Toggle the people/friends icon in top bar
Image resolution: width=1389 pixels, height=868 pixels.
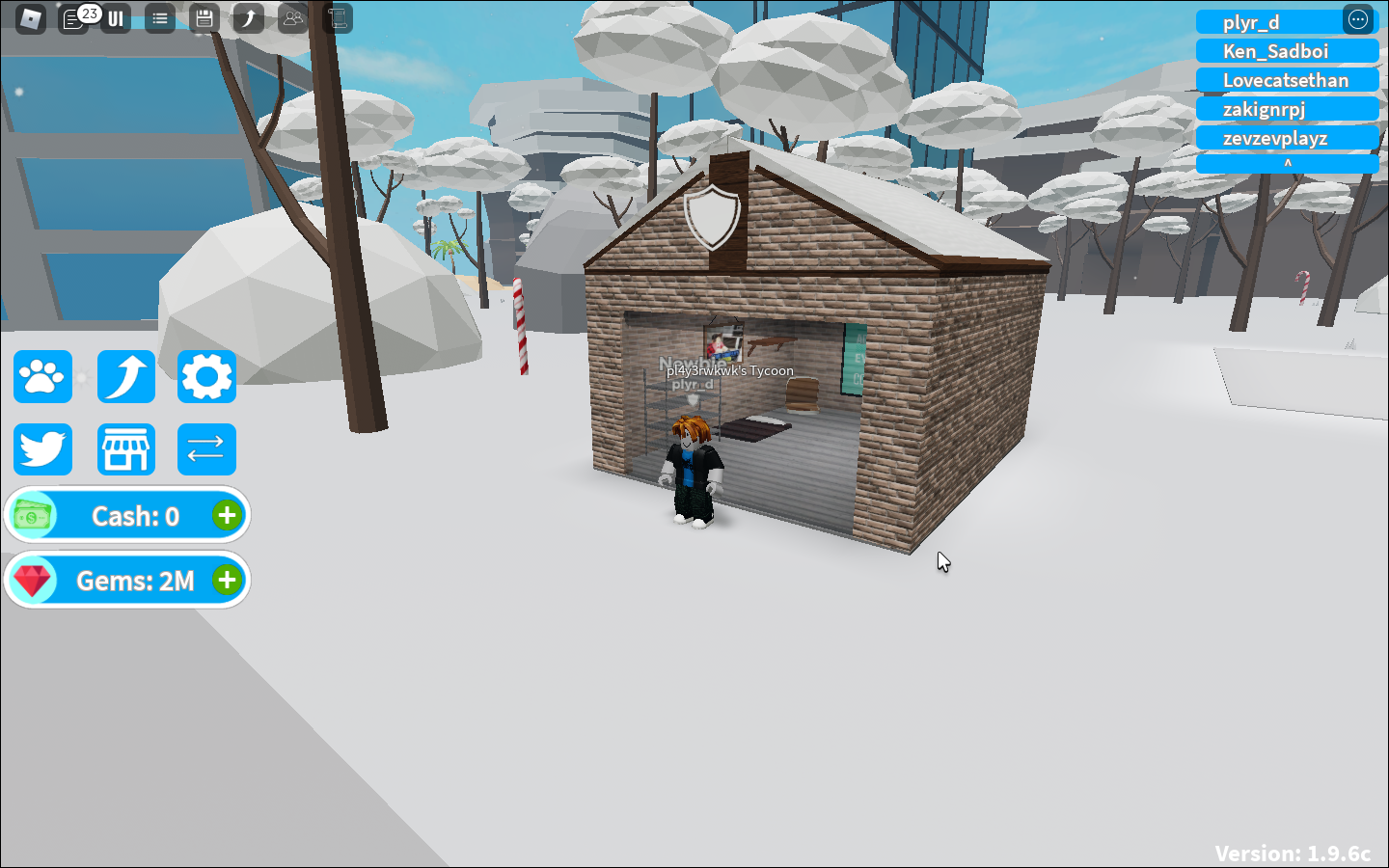tap(292, 19)
